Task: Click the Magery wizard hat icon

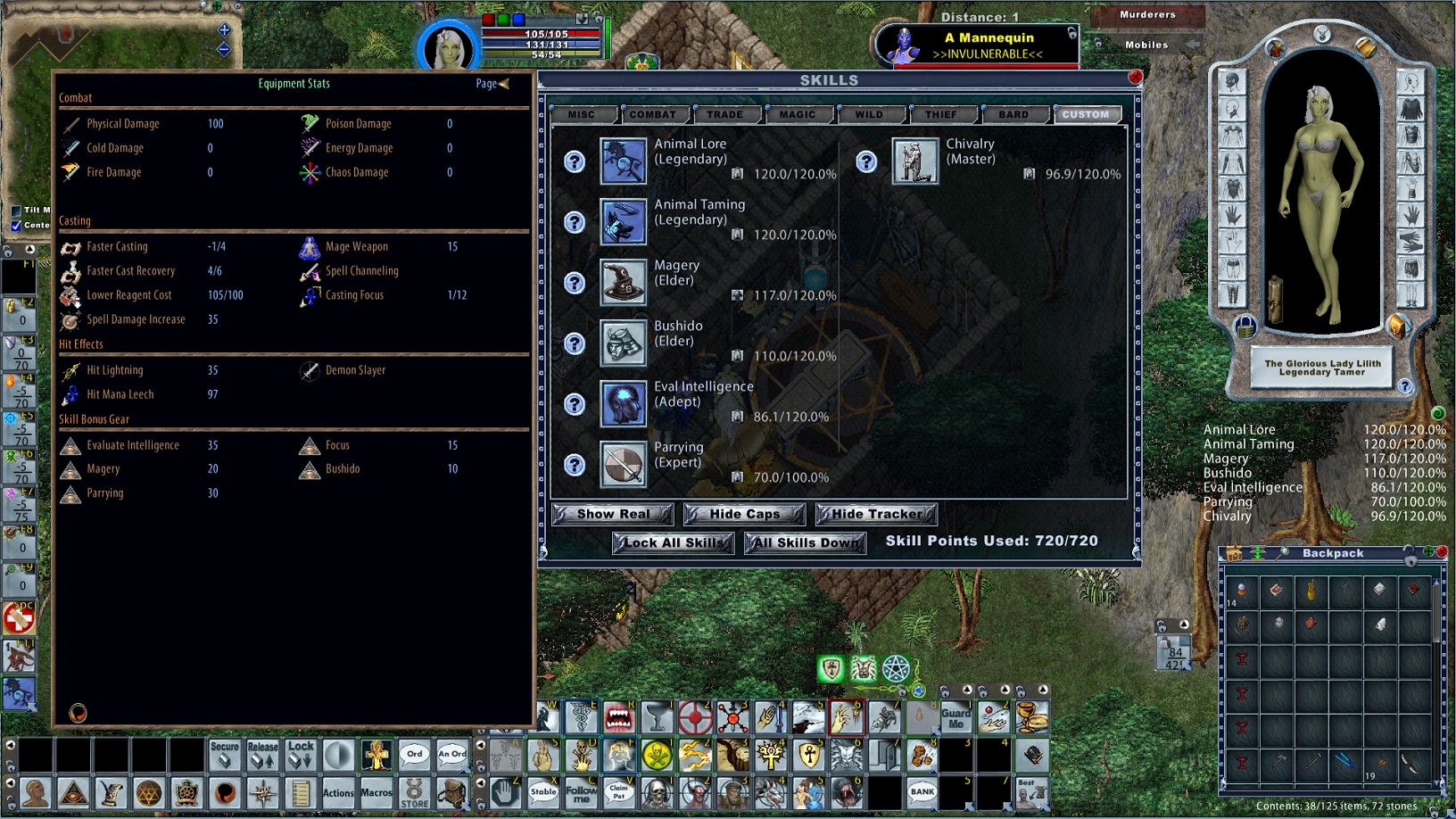Action: 624,282
